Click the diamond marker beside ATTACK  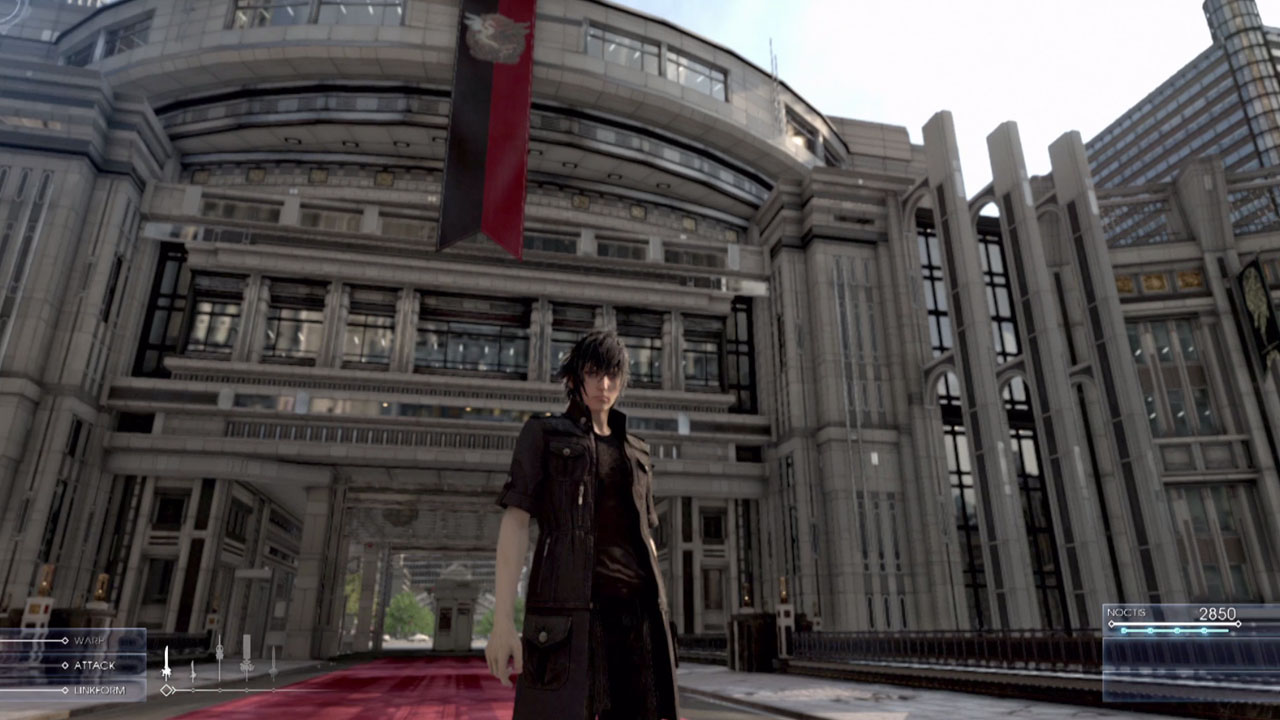pos(64,664)
